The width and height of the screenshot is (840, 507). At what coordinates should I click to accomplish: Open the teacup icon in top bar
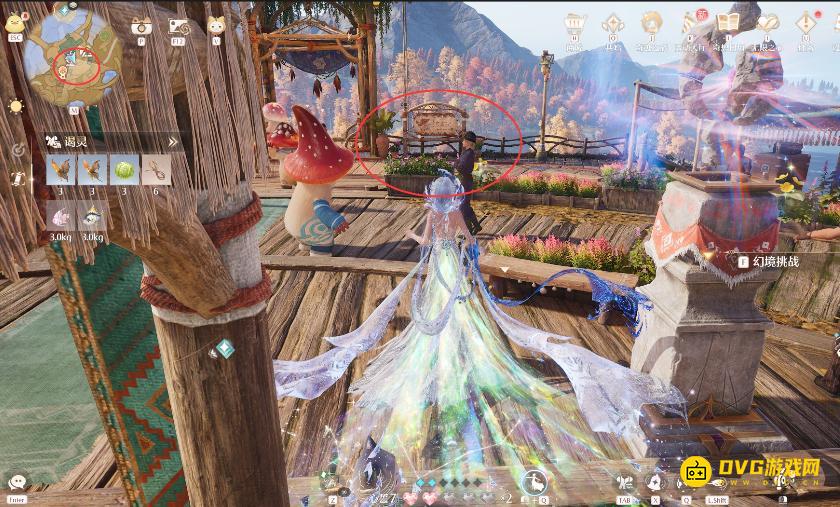click(x=575, y=24)
